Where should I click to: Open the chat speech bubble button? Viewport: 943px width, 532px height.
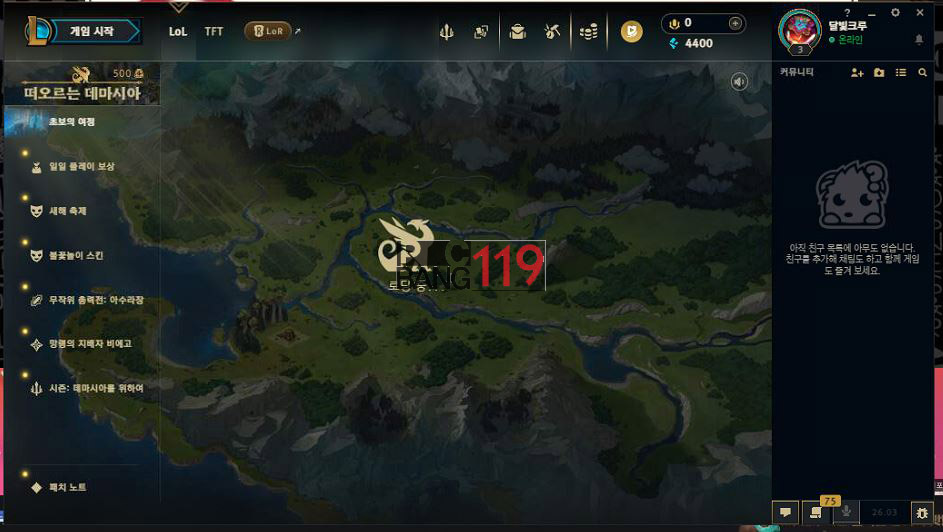coord(786,512)
